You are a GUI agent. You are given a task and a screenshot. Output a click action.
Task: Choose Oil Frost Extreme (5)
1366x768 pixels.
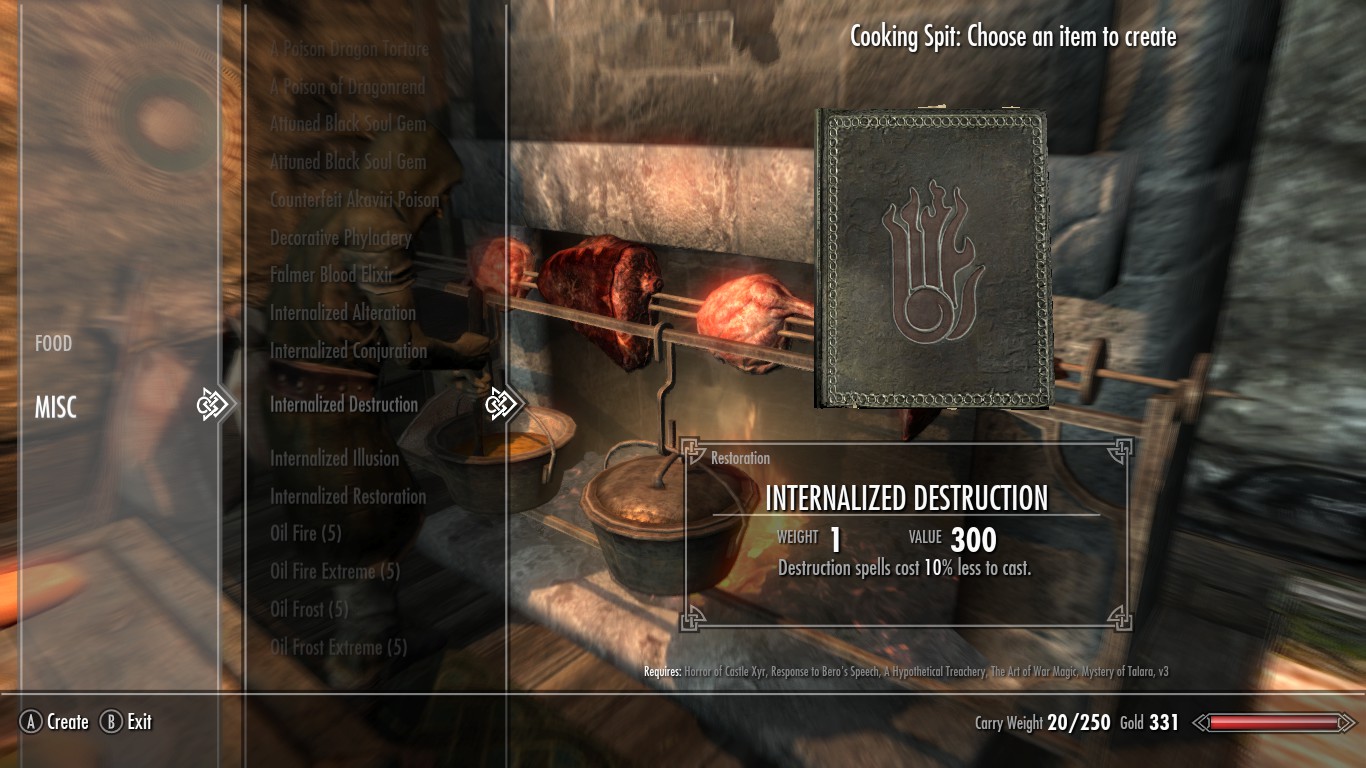pyautogui.click(x=338, y=647)
